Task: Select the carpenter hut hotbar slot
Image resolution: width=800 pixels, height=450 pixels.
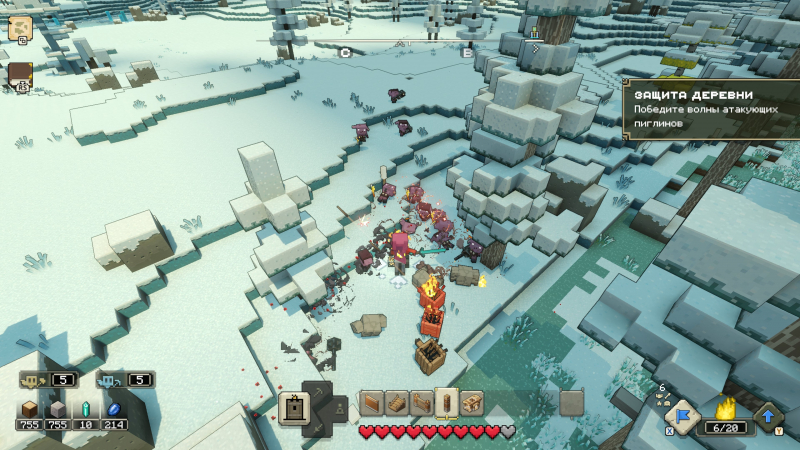Action: (x=472, y=402)
